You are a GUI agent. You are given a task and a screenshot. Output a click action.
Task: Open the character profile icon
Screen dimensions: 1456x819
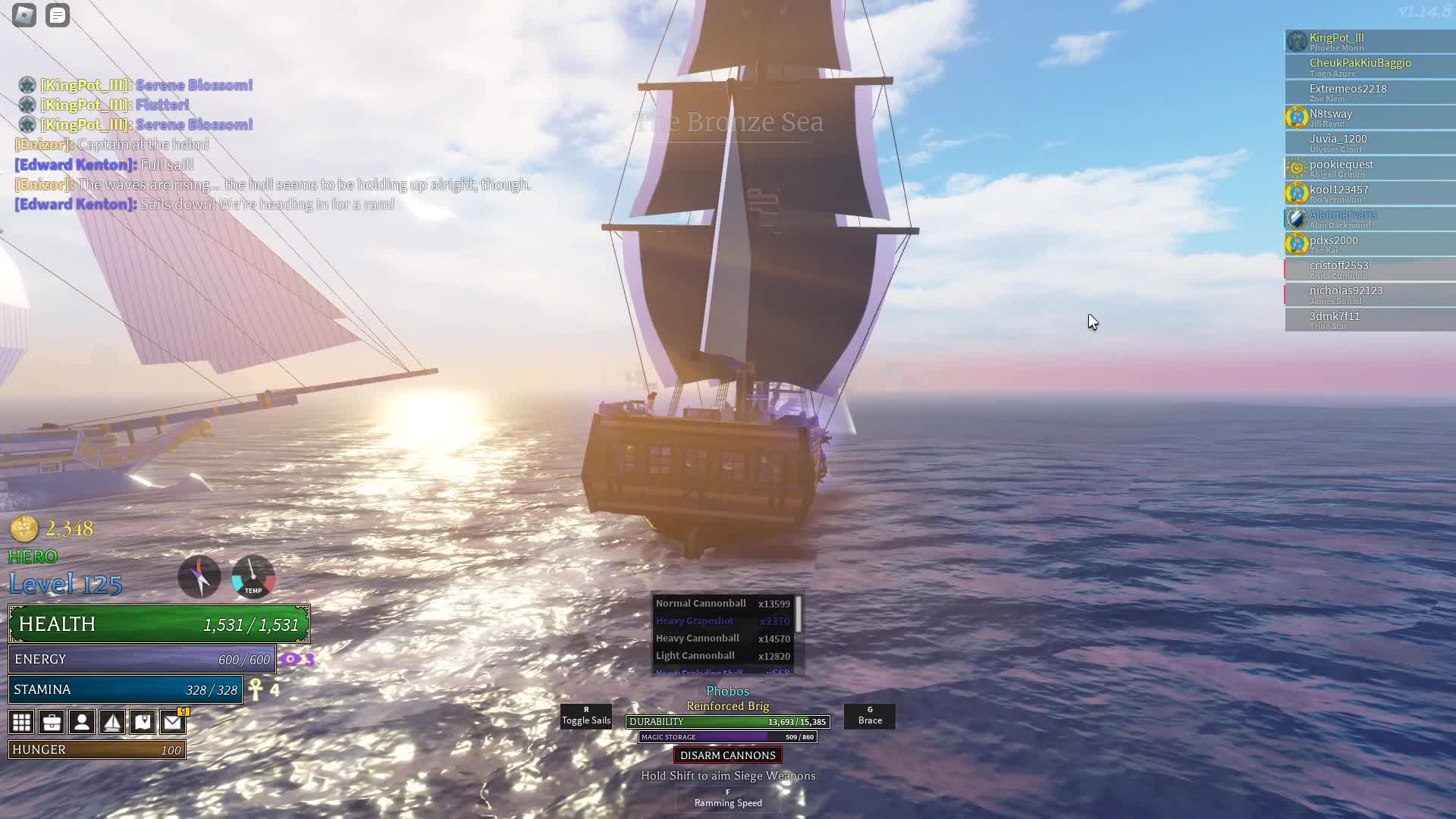82,722
